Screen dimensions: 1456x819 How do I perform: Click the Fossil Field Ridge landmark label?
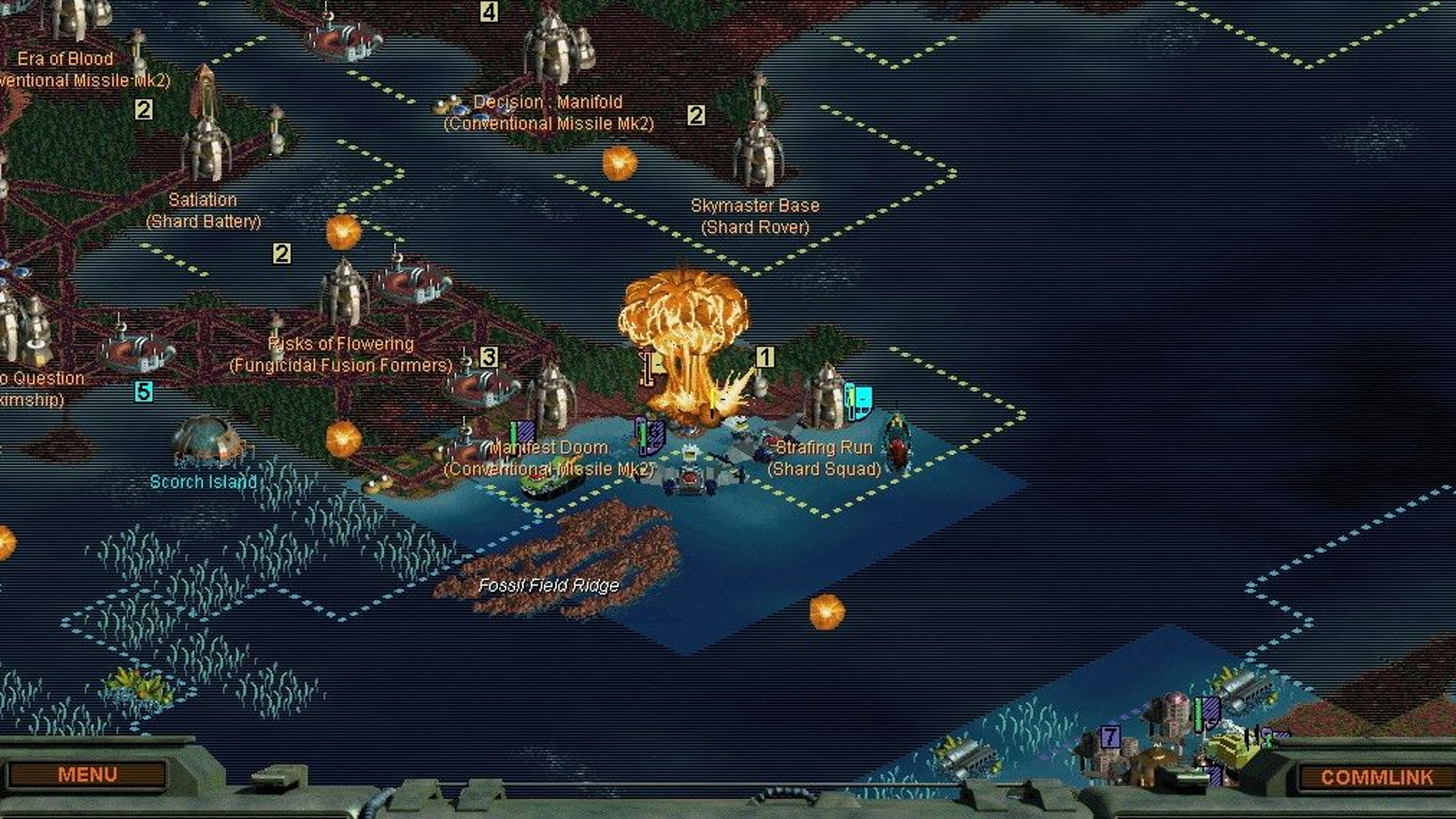pos(550,587)
